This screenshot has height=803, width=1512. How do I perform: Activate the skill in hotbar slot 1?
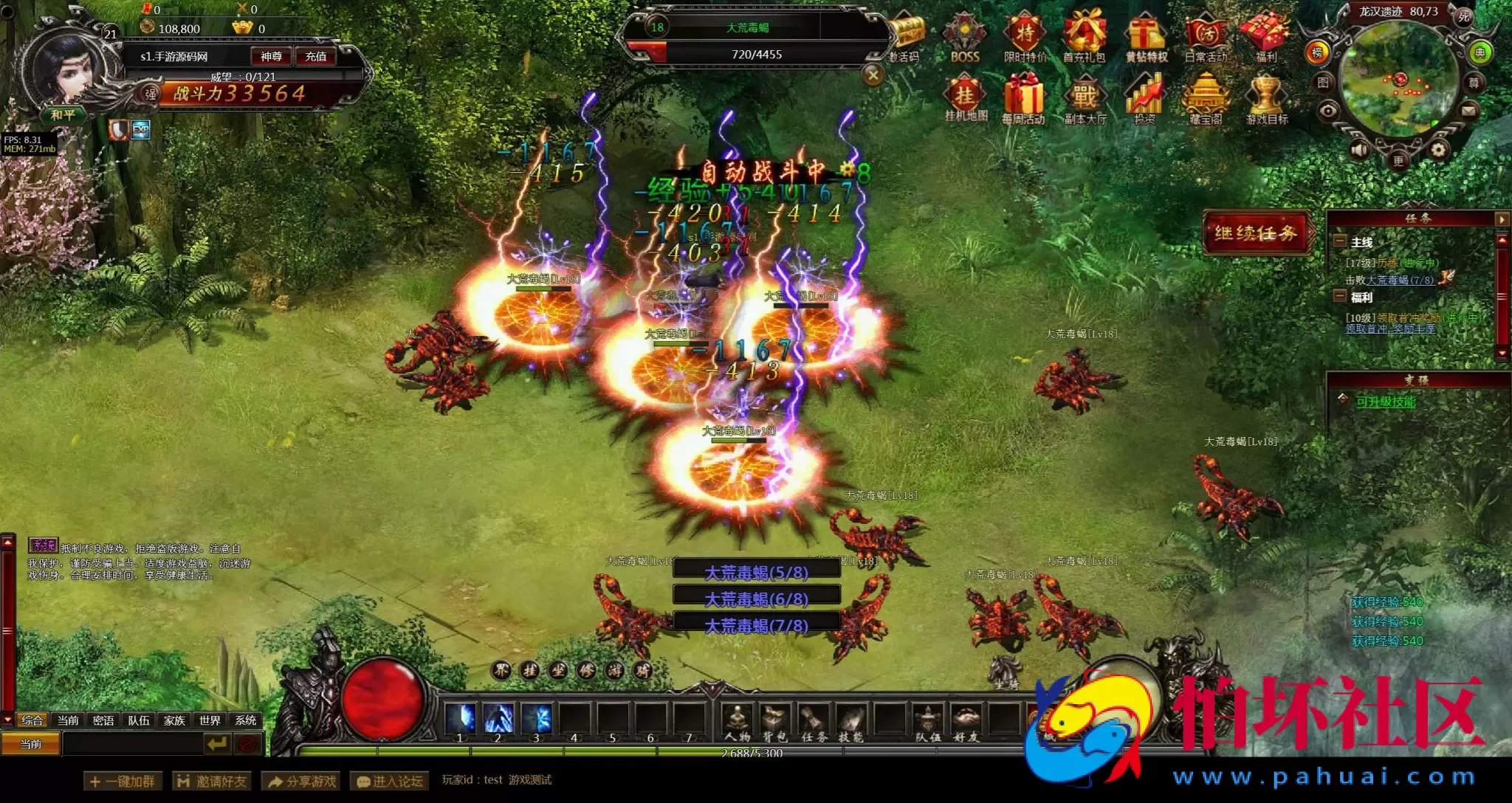pyautogui.click(x=459, y=719)
